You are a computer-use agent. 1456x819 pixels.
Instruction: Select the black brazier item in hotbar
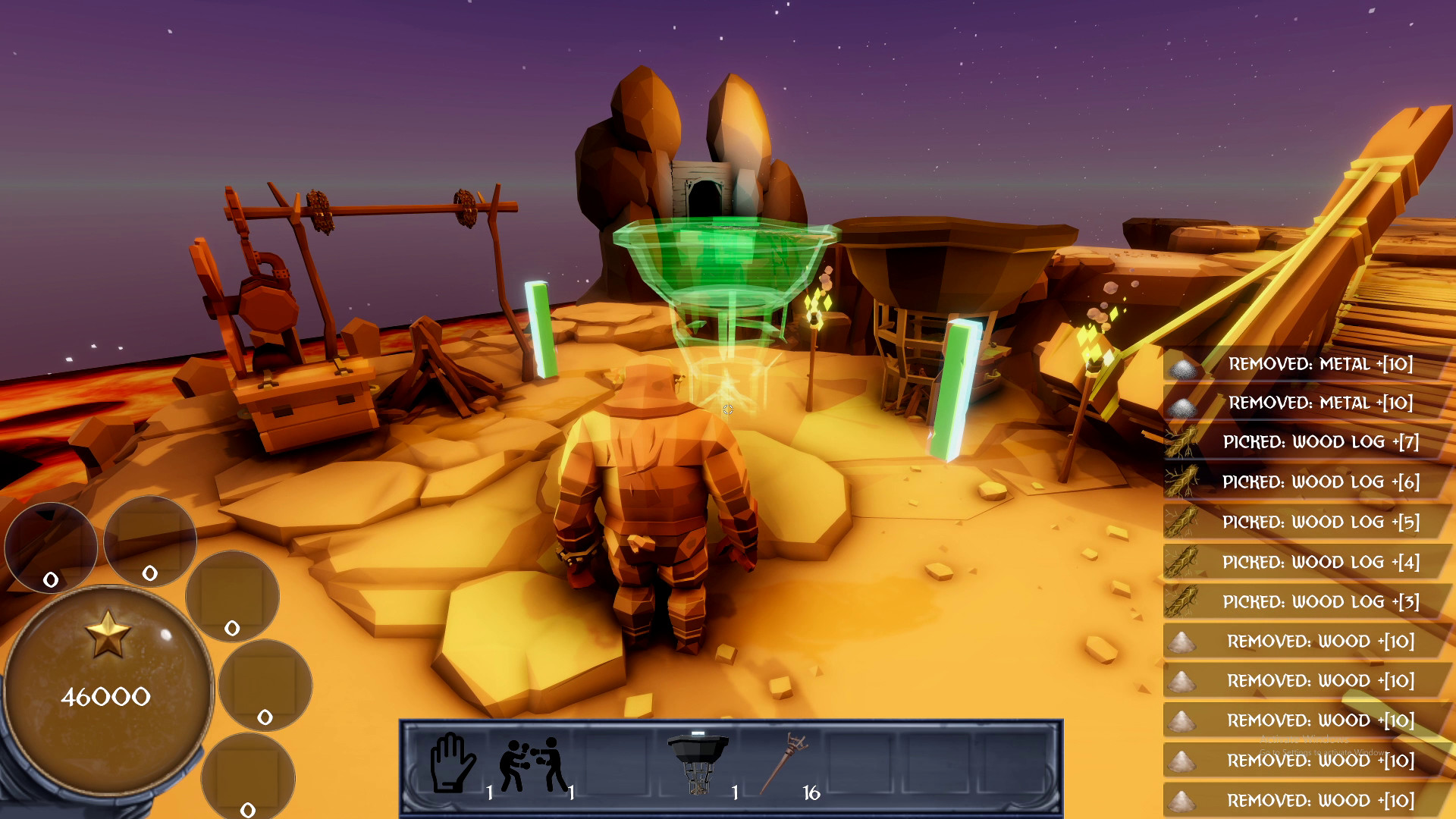pos(698,762)
